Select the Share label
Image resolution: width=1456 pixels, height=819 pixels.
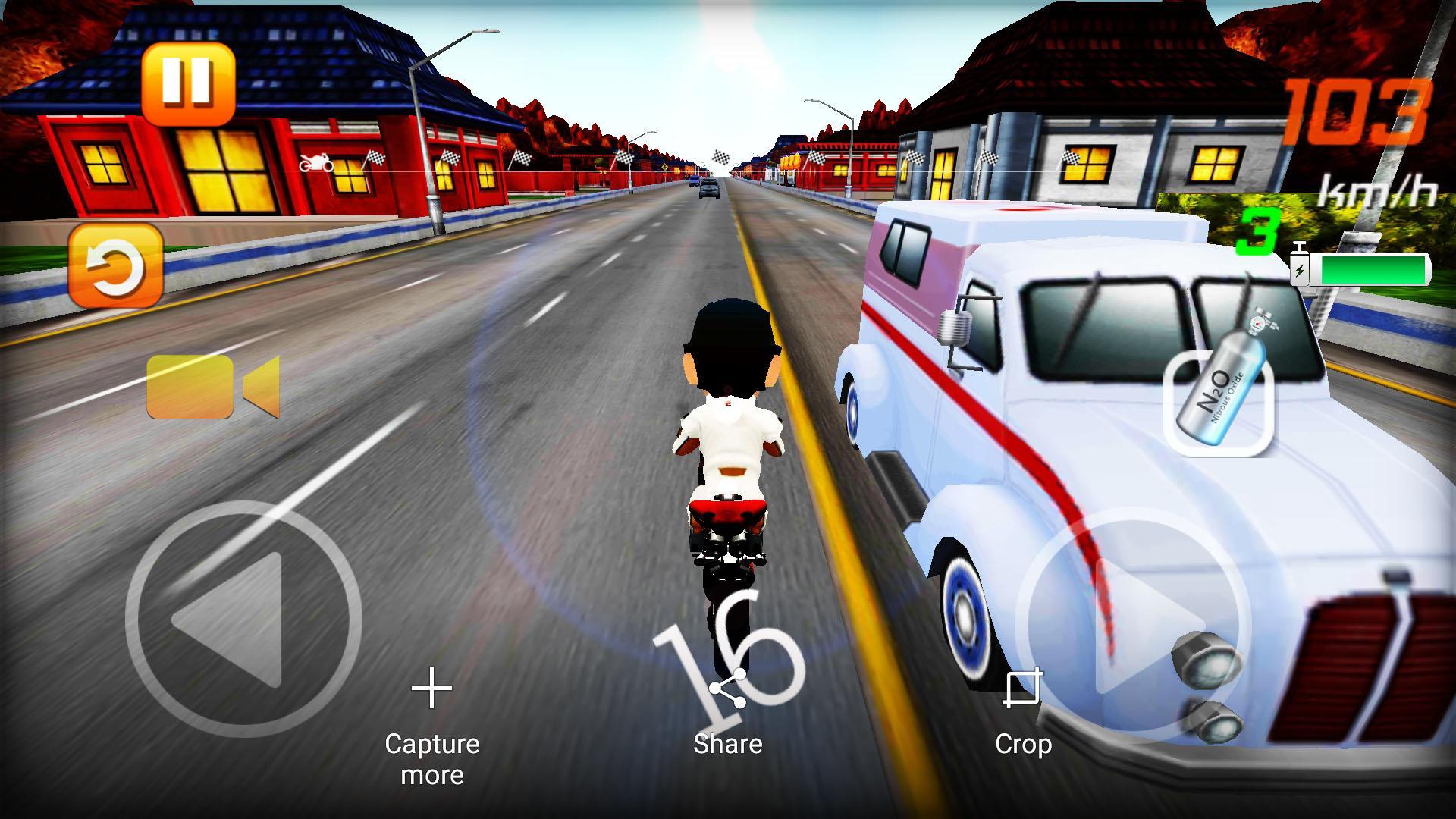[x=728, y=744]
